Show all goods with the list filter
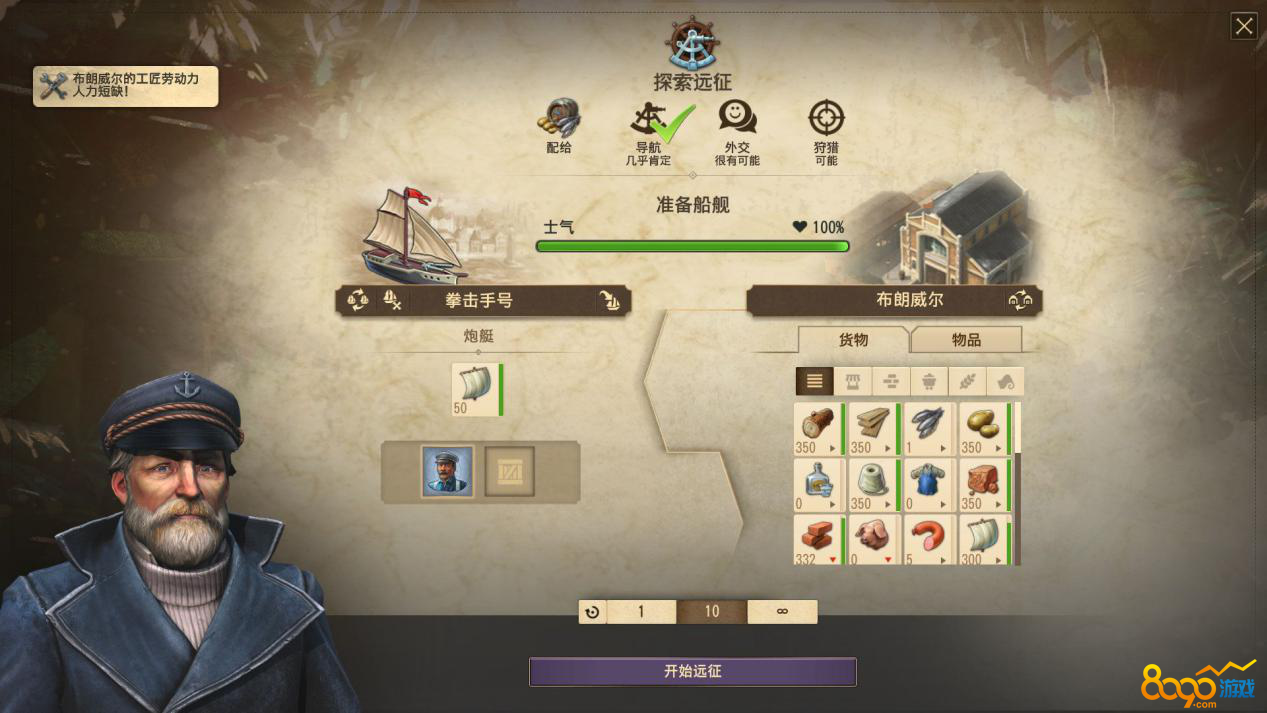Viewport: 1267px width, 713px height. pos(815,381)
